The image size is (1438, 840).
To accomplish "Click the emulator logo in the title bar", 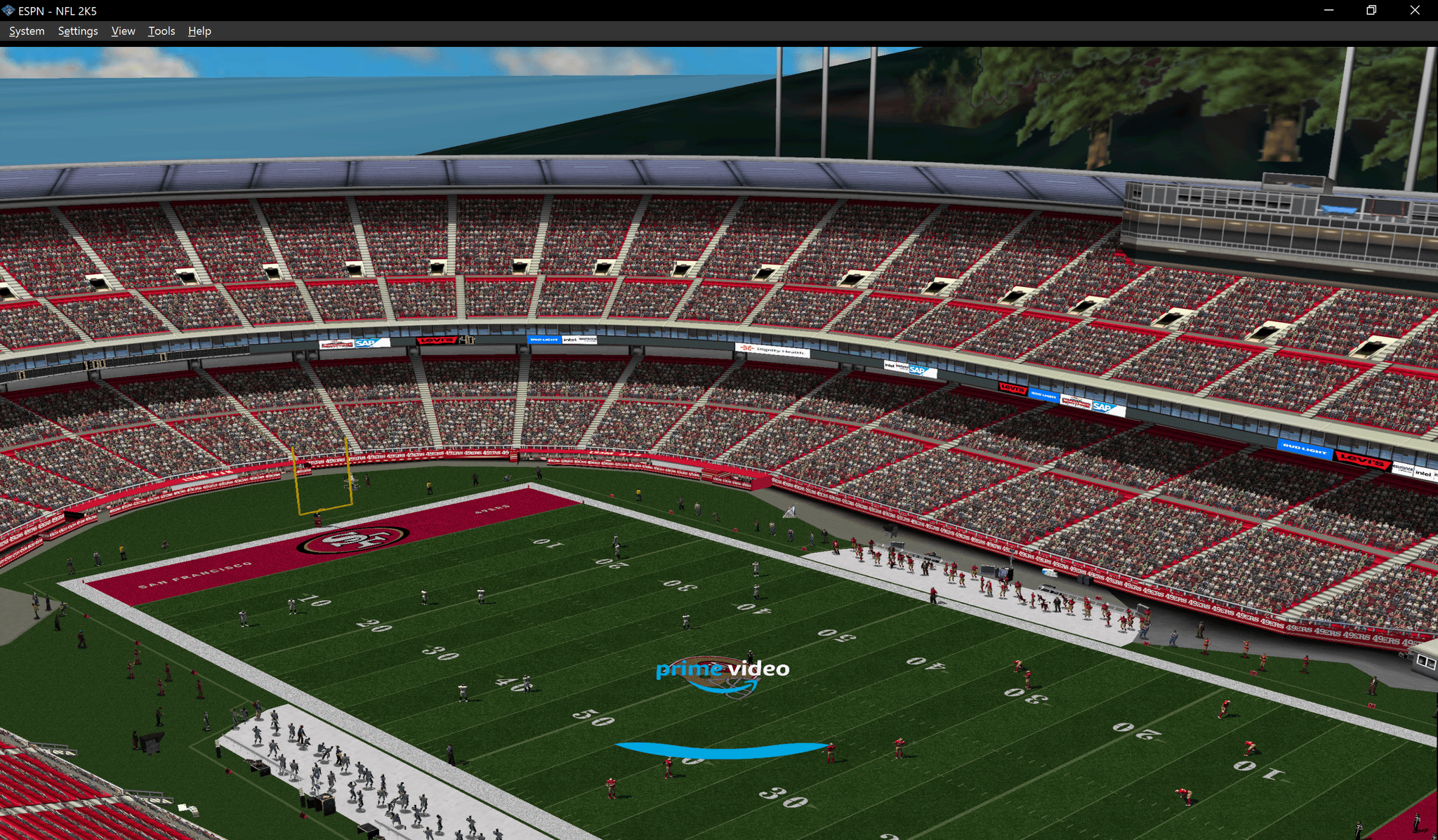I will [x=7, y=11].
